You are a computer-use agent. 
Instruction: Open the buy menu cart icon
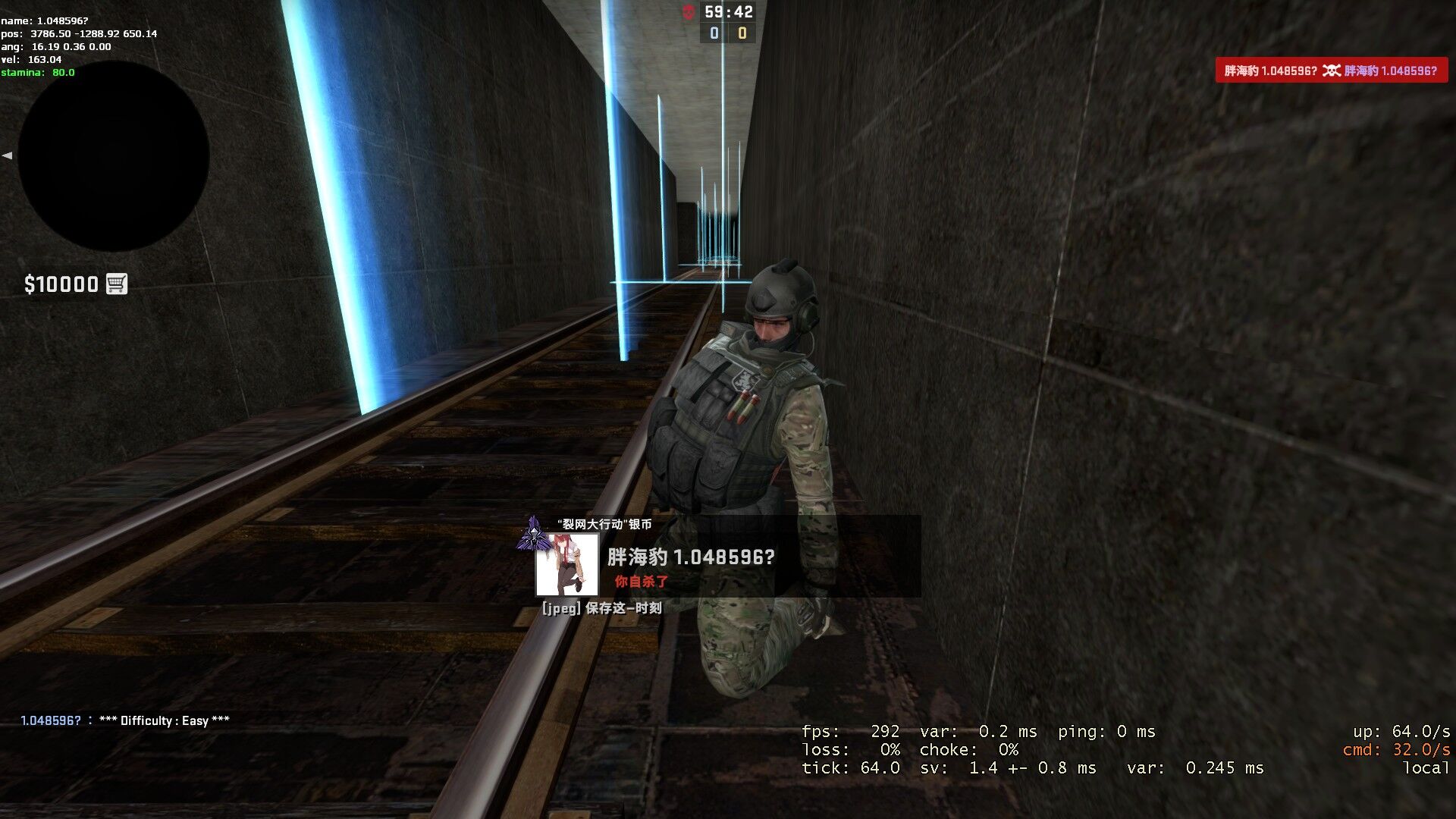click(116, 284)
